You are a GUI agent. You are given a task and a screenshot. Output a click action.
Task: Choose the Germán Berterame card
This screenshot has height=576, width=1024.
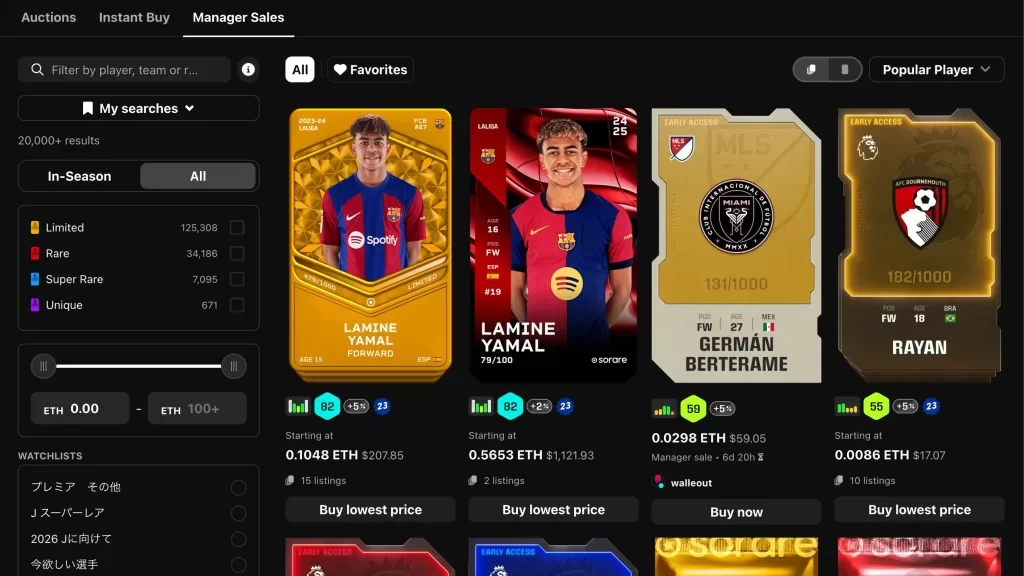tap(736, 245)
